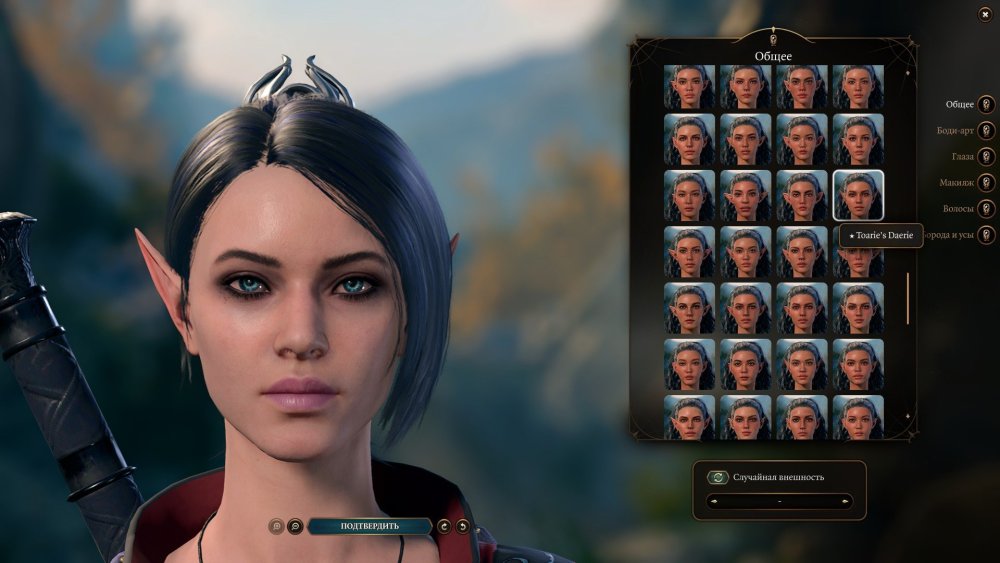
Task: Click the right arrow of the appearance stepper
Action: click(x=845, y=501)
